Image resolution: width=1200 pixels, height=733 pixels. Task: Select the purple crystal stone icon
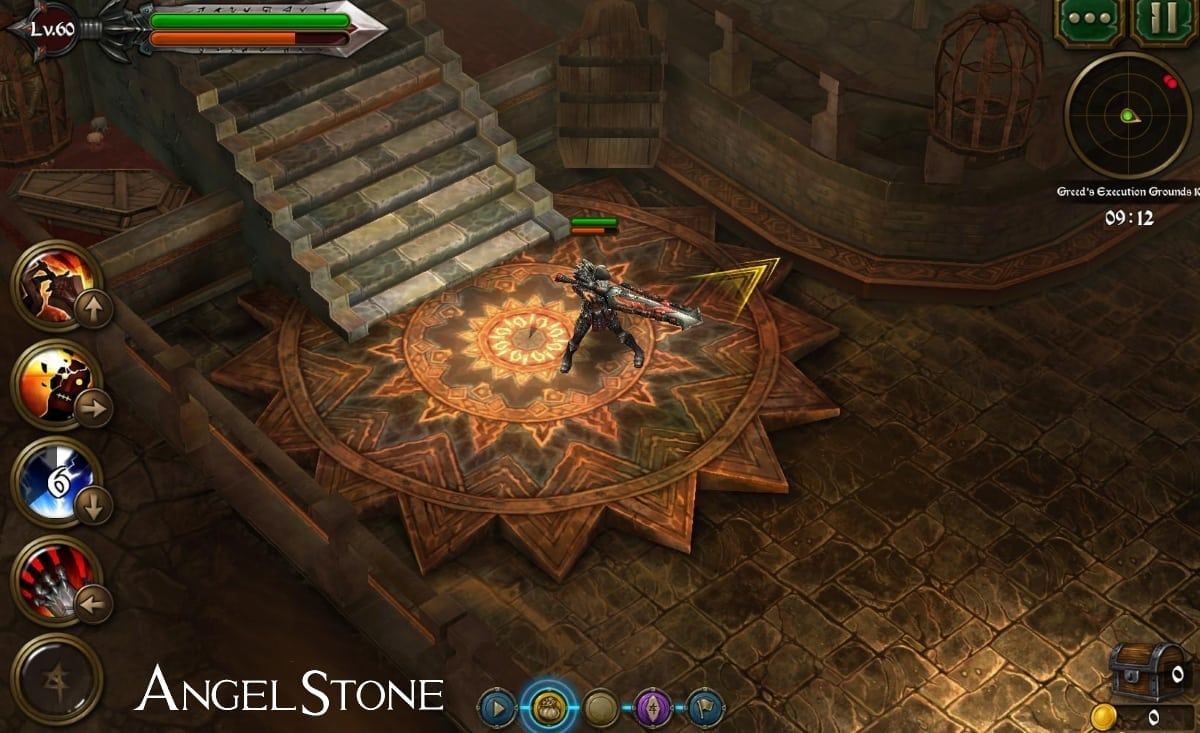(x=653, y=709)
